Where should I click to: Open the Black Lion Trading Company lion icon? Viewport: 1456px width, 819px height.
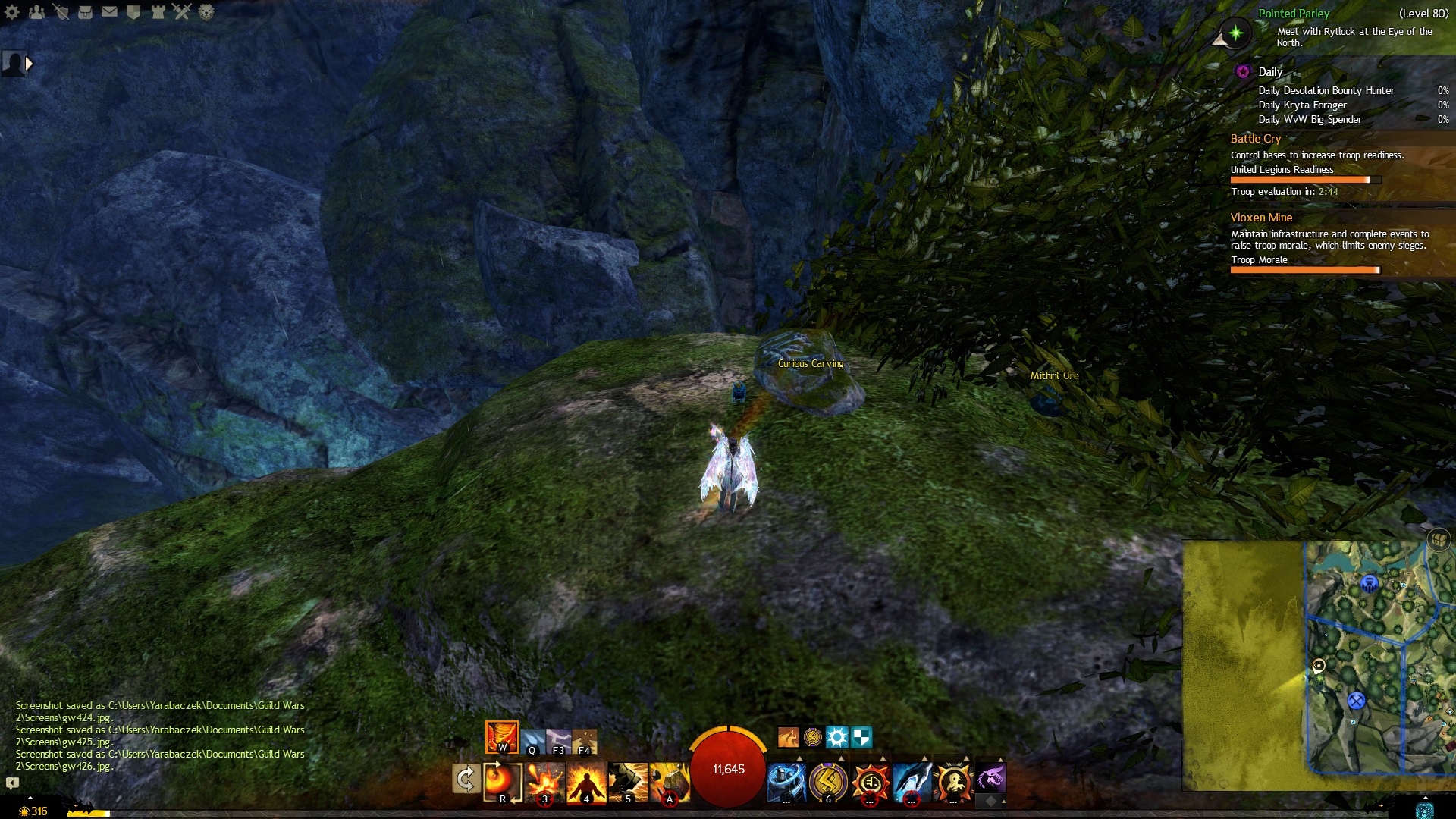pyautogui.click(x=206, y=12)
